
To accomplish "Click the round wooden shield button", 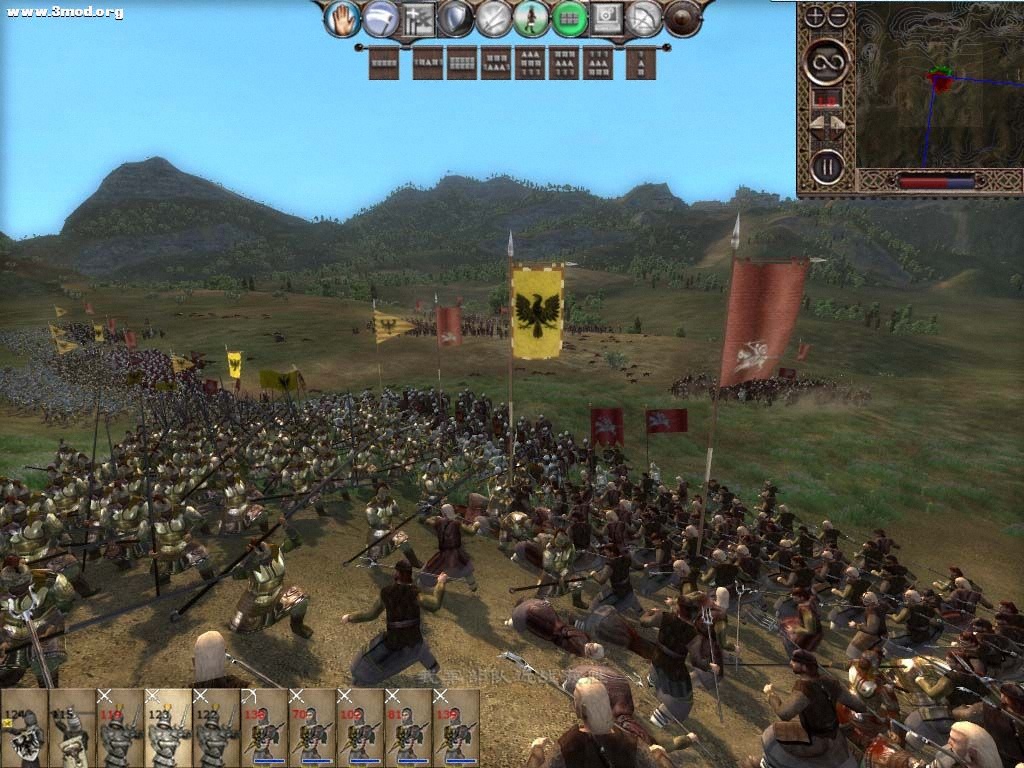I will tap(683, 18).
